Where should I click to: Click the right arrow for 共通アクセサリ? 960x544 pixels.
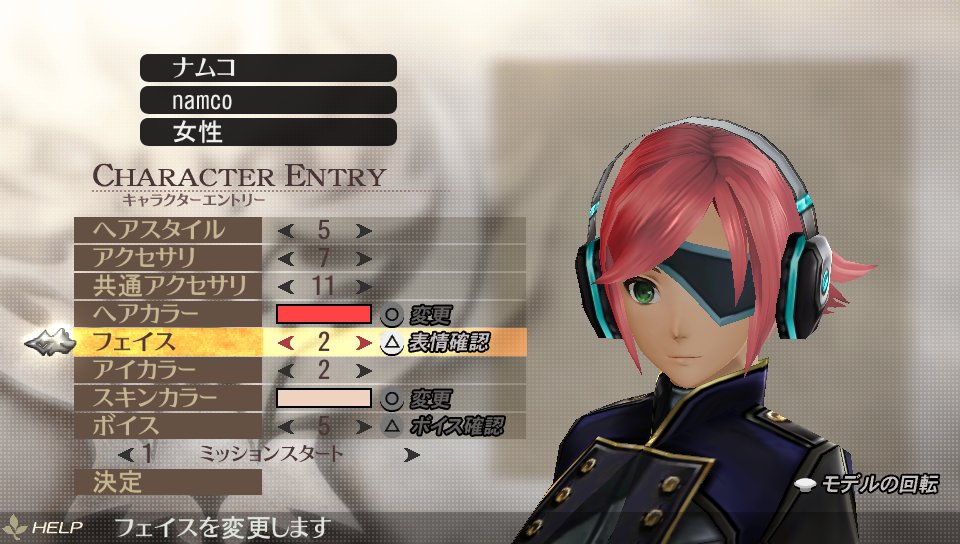[363, 287]
